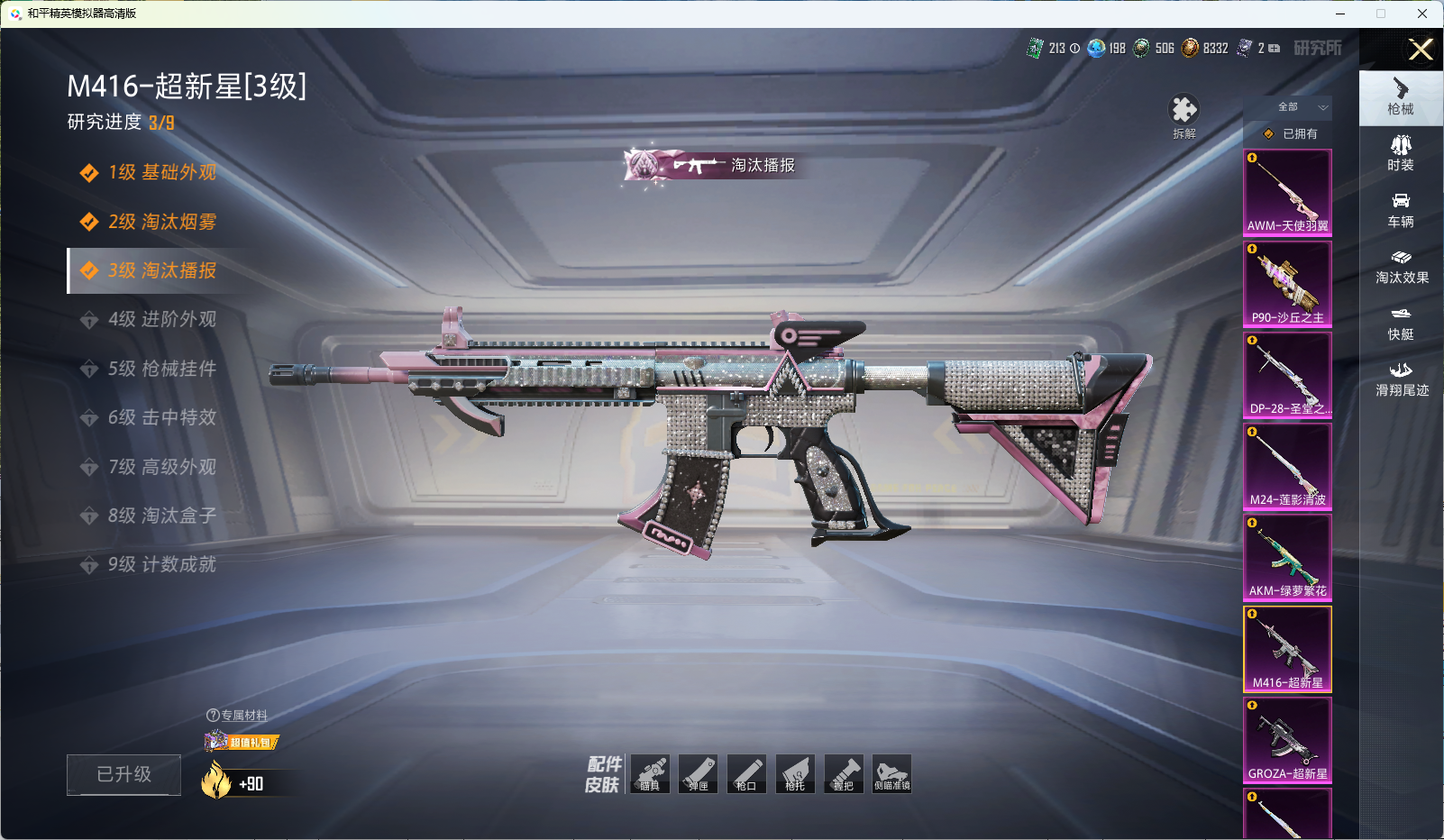Viewport: 1444px width, 840px height.
Task: Close the research lab screen
Action: pos(1421,50)
